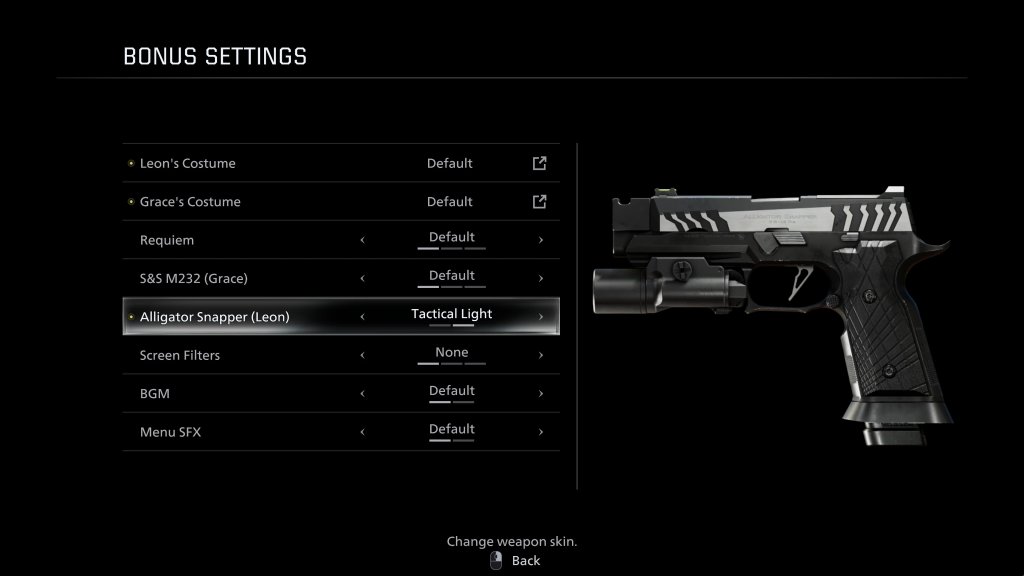Change Screen Filters with right arrow
This screenshot has width=1024, height=576.
(x=541, y=355)
